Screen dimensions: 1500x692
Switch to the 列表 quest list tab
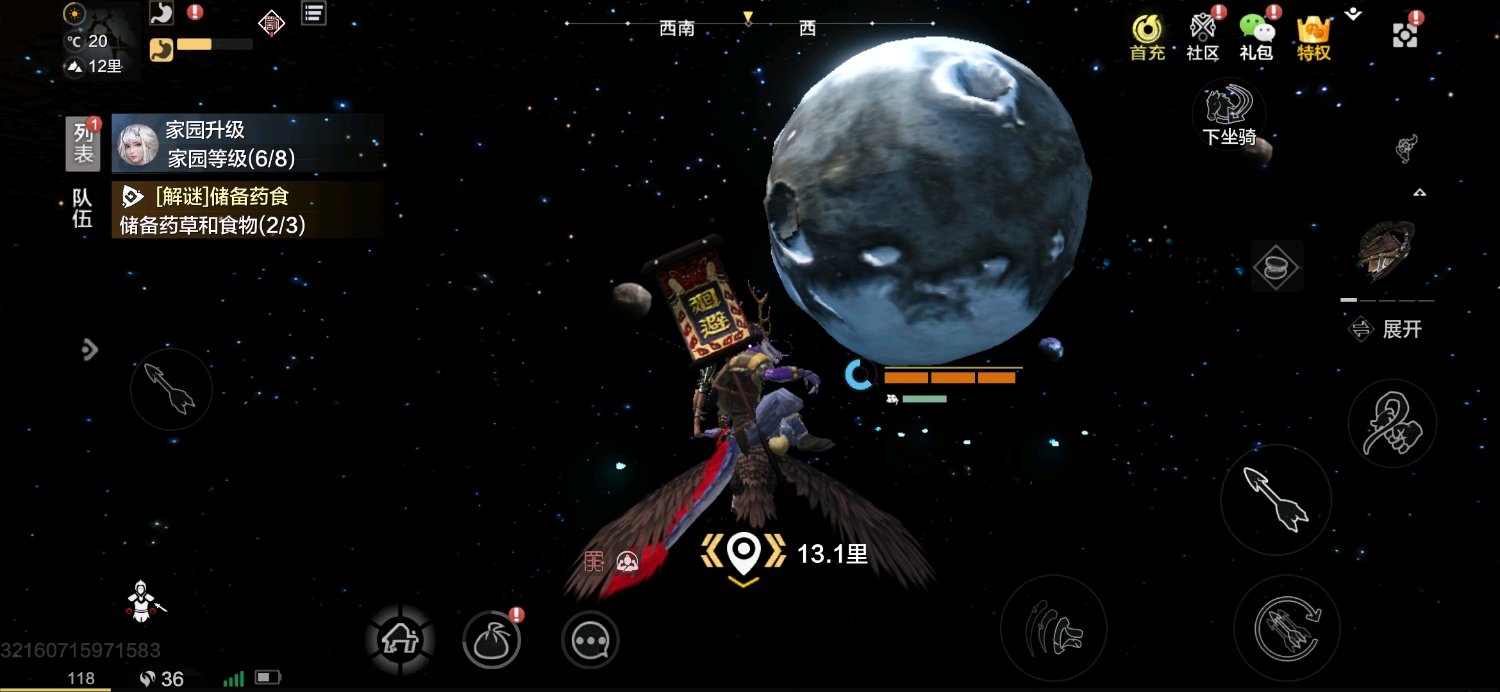click(84, 143)
